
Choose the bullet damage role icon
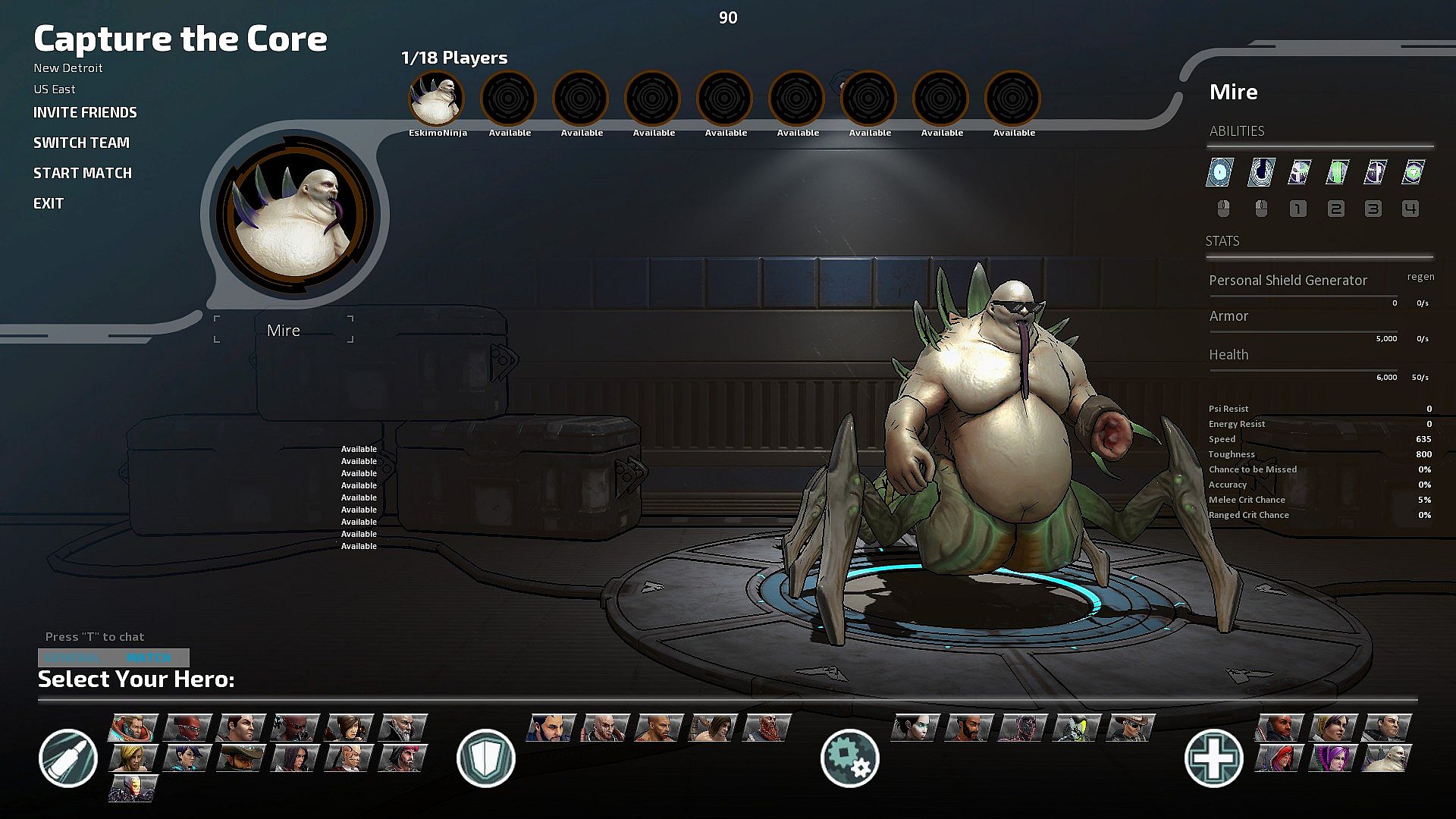(68, 758)
